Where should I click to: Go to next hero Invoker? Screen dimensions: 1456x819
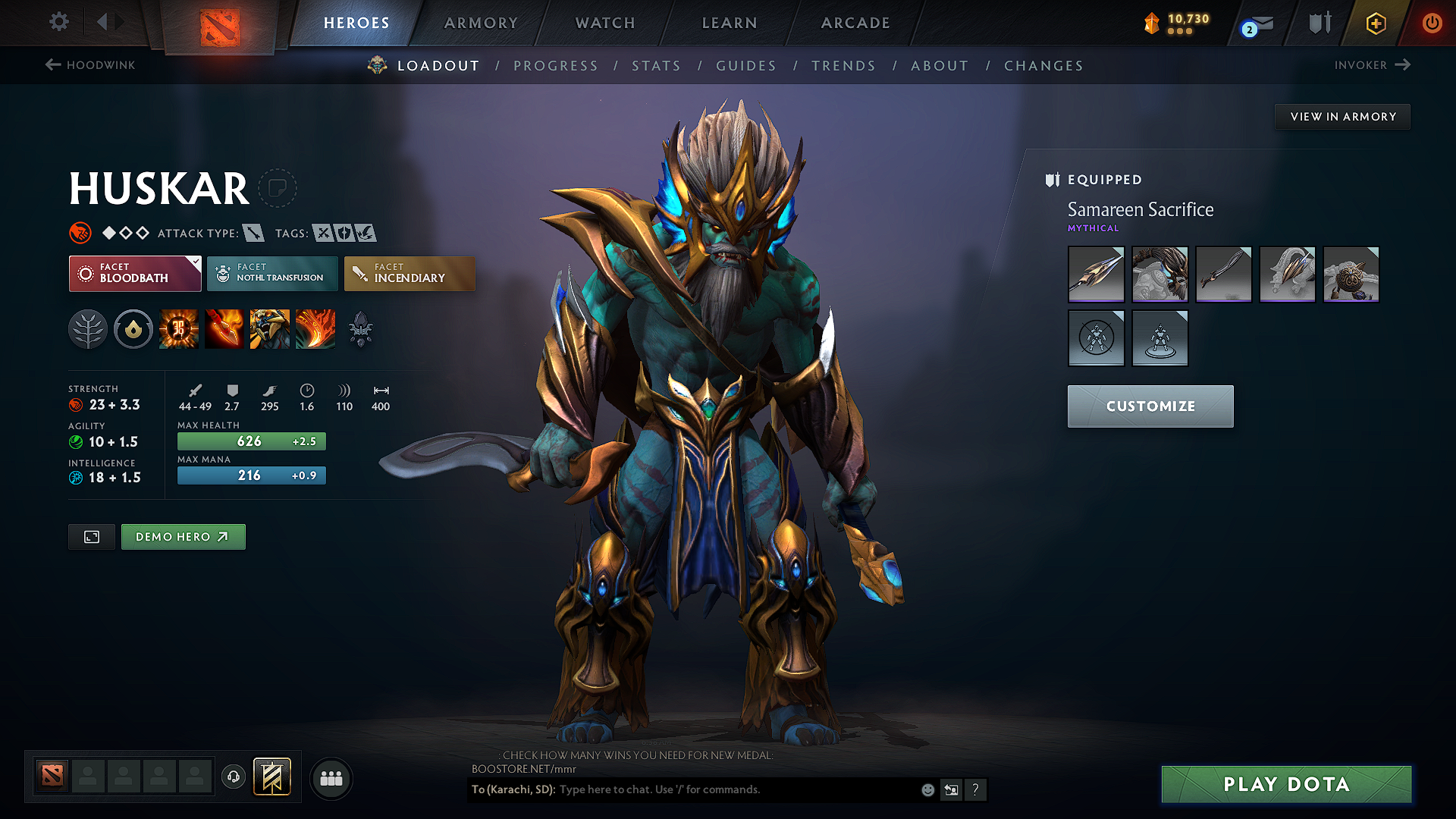pyautogui.click(x=1372, y=65)
